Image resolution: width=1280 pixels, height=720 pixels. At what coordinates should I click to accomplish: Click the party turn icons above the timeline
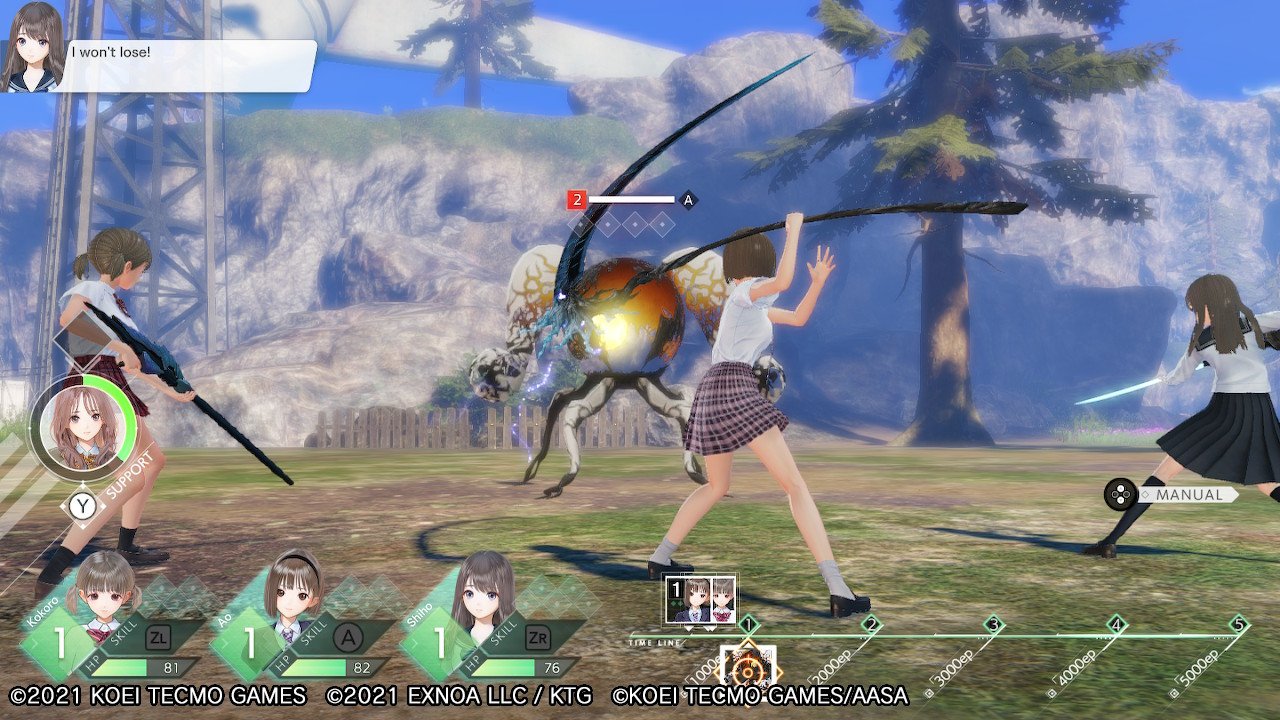point(700,600)
